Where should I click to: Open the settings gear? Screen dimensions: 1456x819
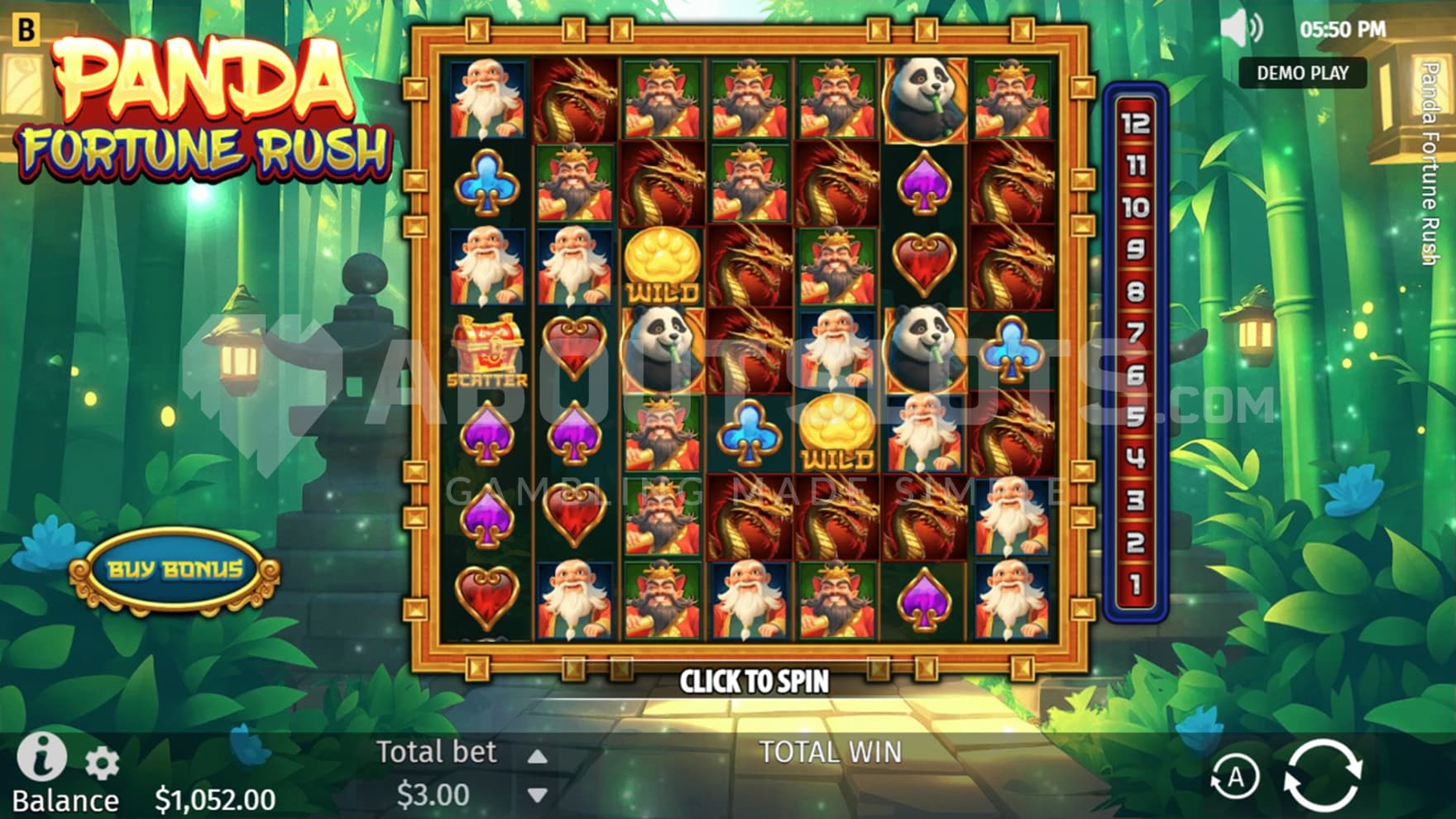click(x=102, y=764)
